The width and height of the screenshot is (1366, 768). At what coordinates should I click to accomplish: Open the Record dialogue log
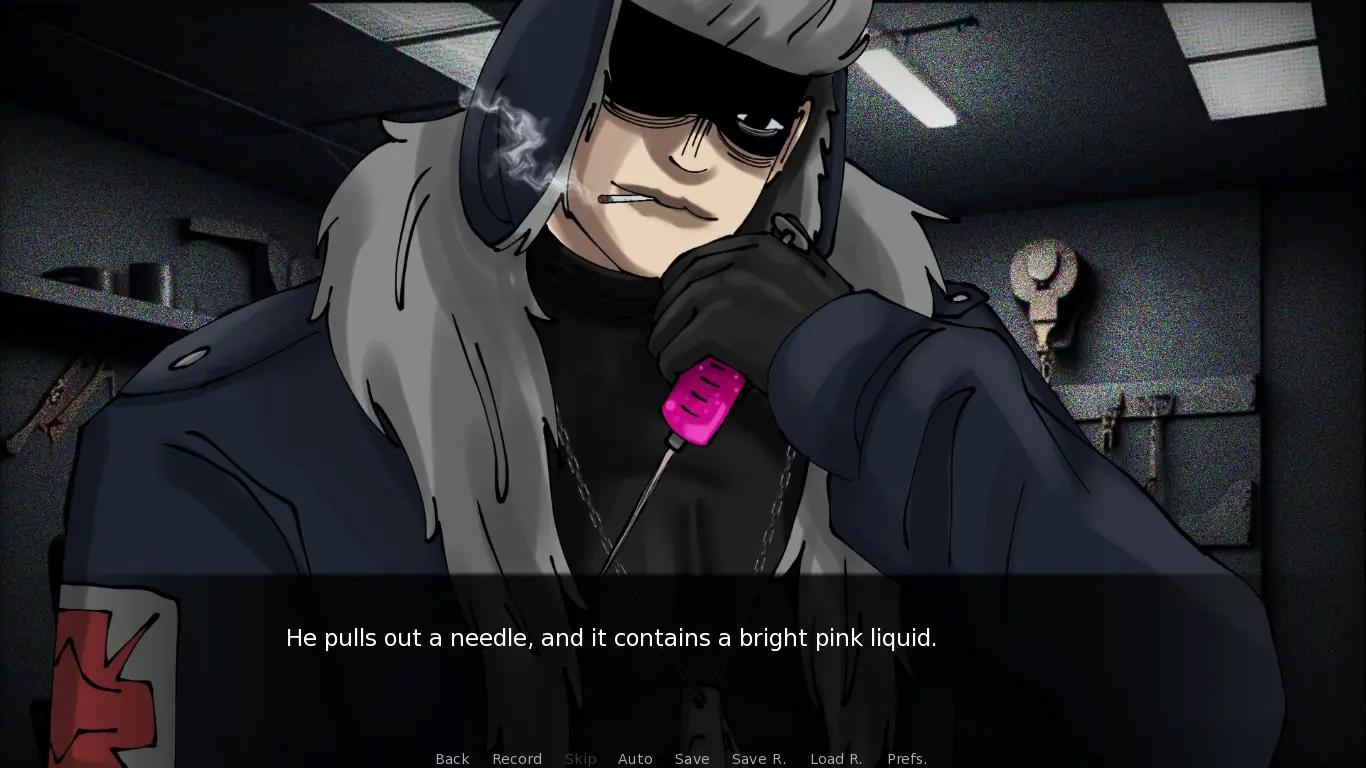517,759
